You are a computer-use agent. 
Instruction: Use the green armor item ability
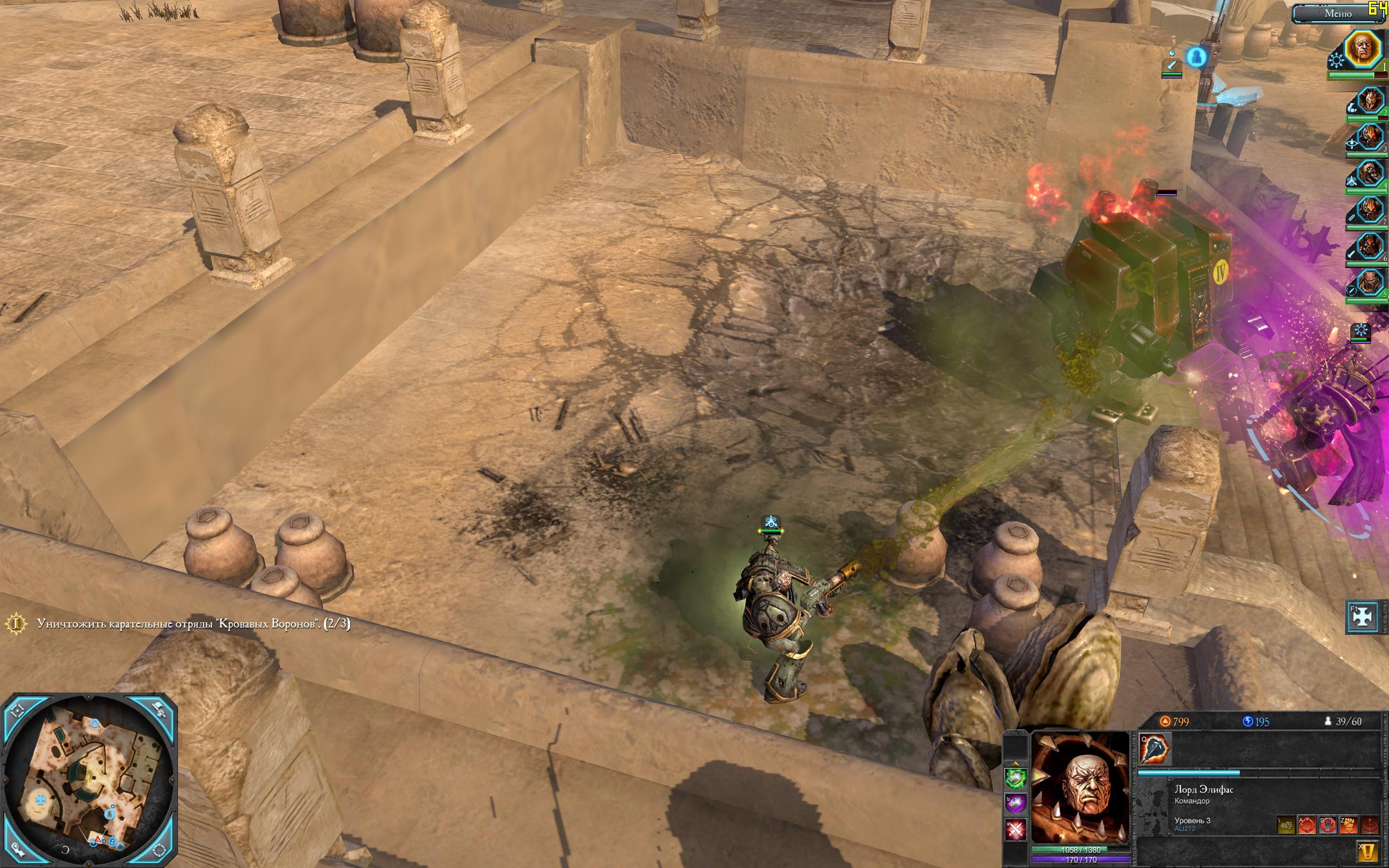tap(1016, 778)
